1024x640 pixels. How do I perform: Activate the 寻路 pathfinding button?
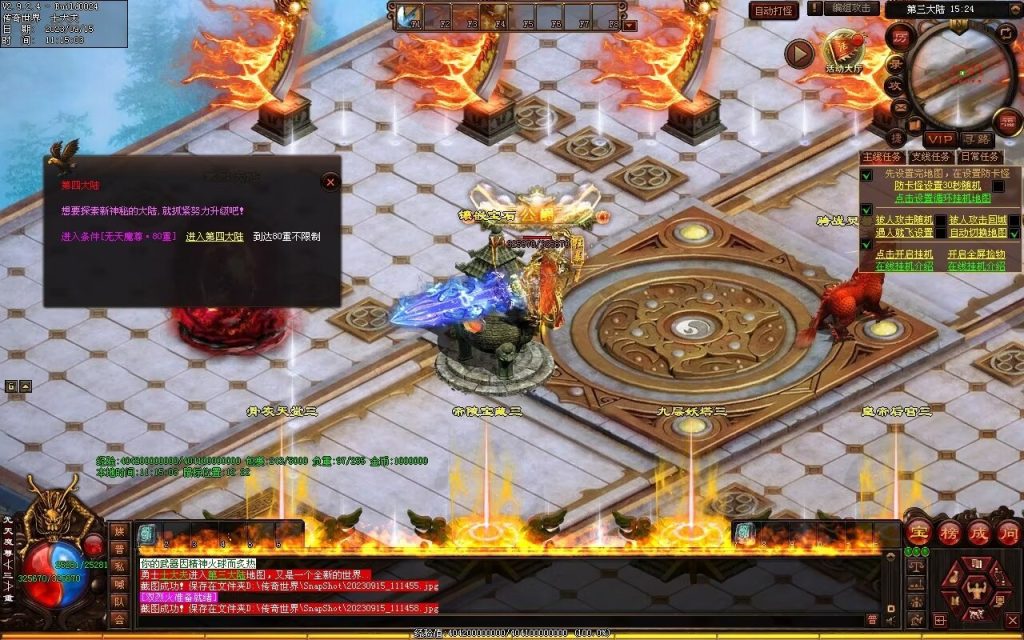coord(976,138)
